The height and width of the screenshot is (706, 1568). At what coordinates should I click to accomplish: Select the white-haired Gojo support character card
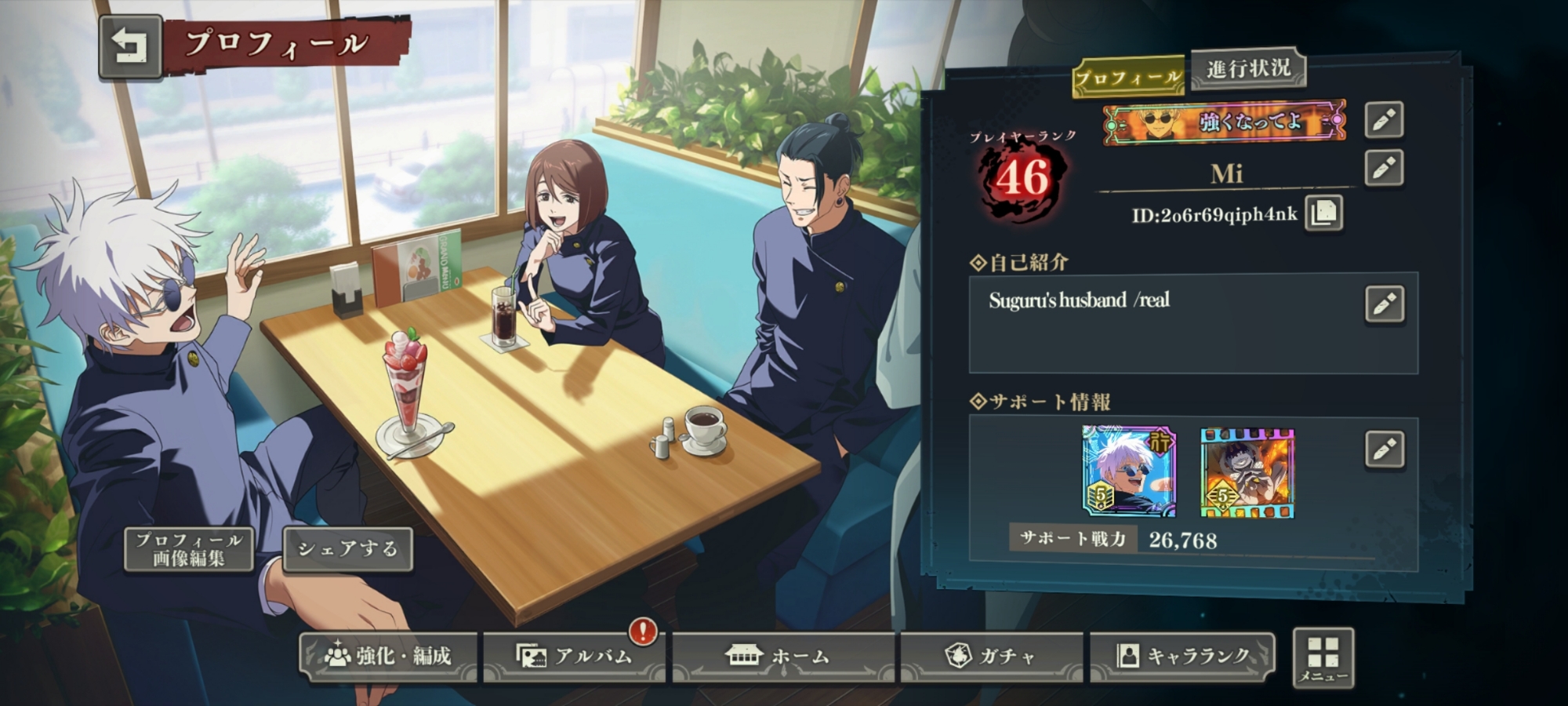[x=1129, y=471]
